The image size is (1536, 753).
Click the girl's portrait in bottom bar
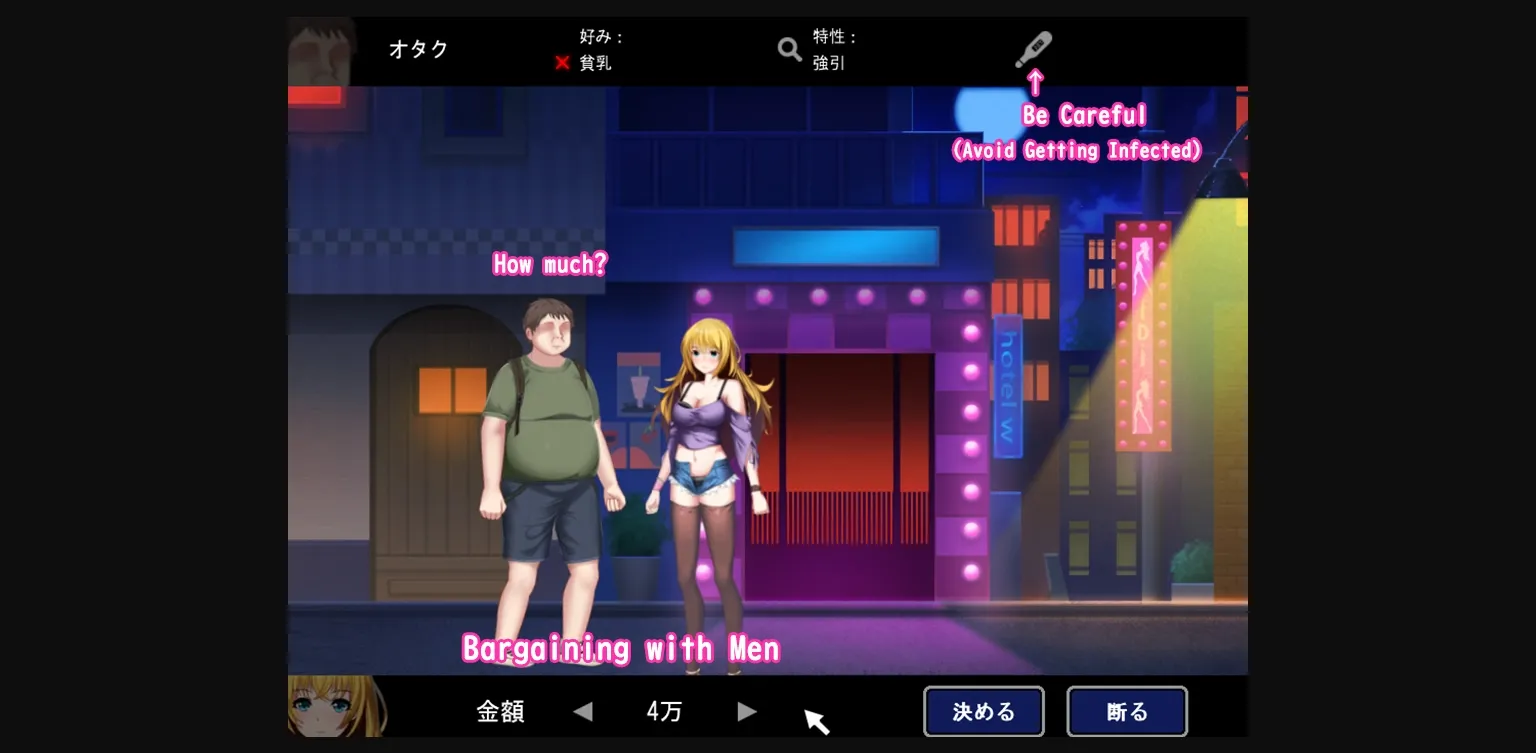point(334,707)
